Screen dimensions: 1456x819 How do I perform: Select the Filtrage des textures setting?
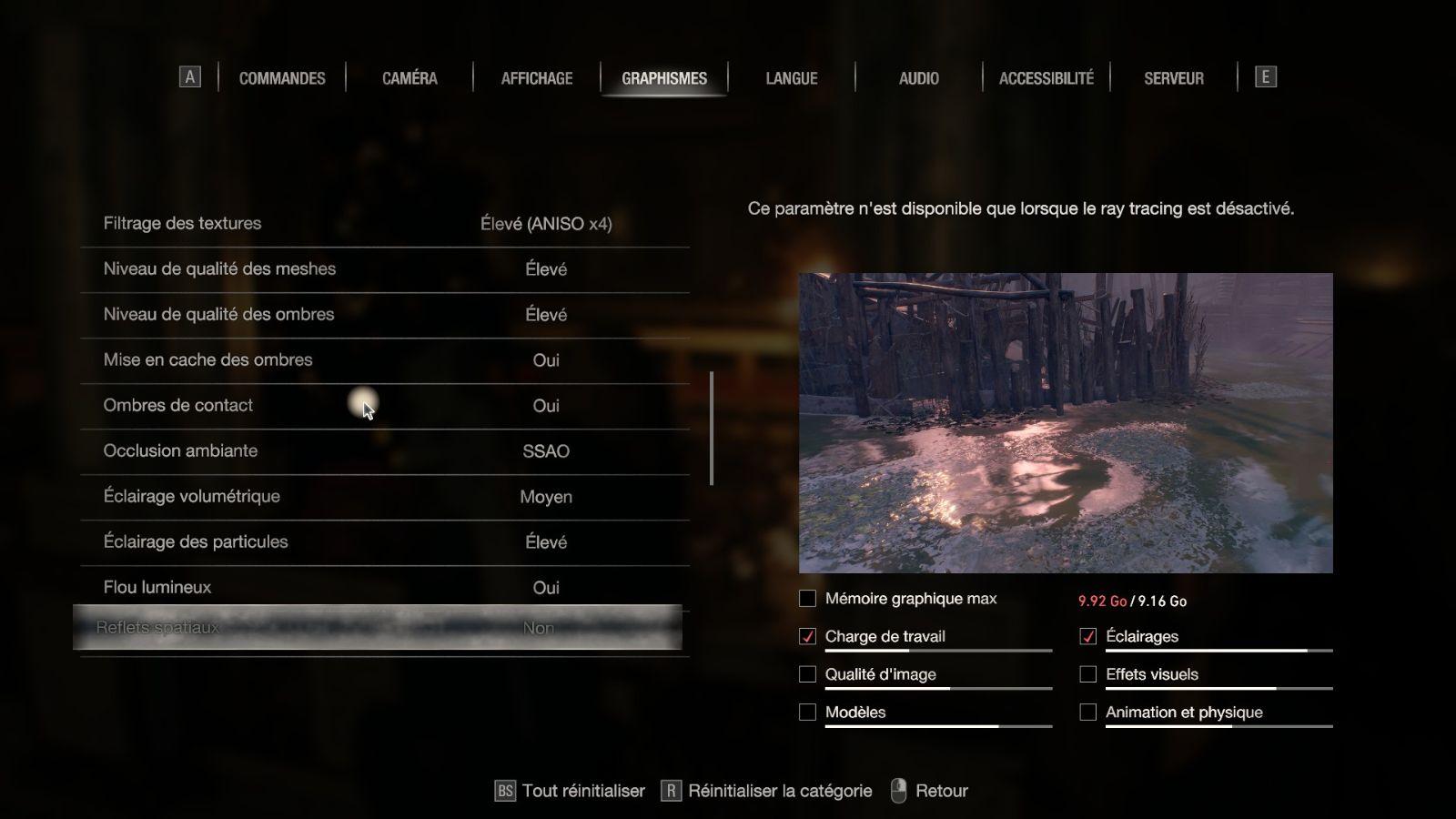click(x=384, y=224)
